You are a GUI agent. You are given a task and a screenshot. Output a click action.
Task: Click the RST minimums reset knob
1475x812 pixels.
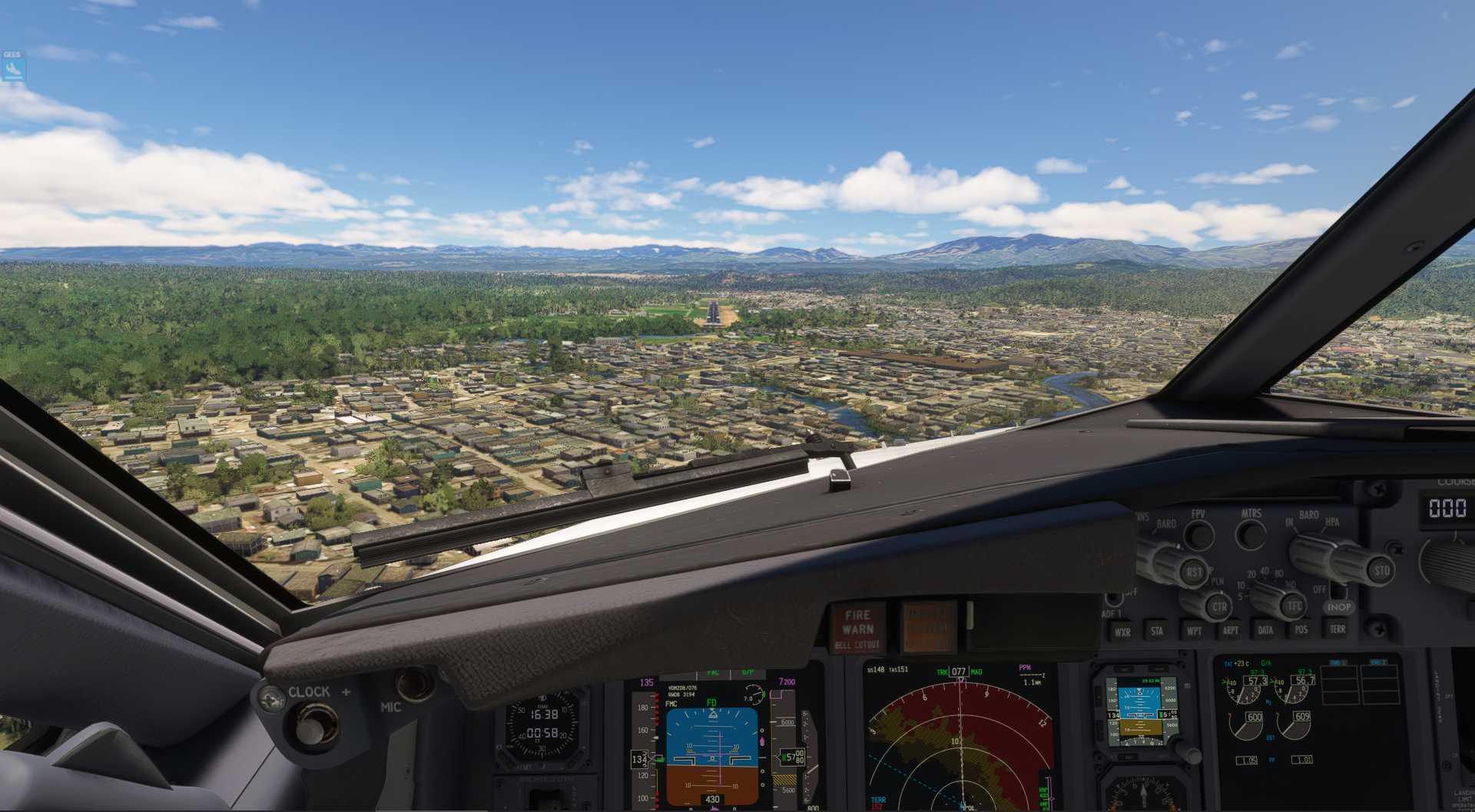[1194, 572]
